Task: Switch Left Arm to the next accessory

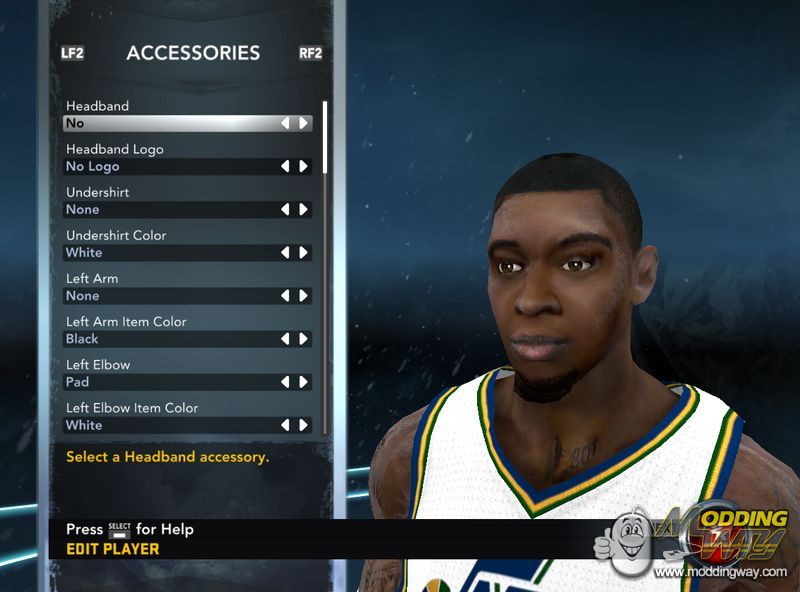Action: (303, 296)
